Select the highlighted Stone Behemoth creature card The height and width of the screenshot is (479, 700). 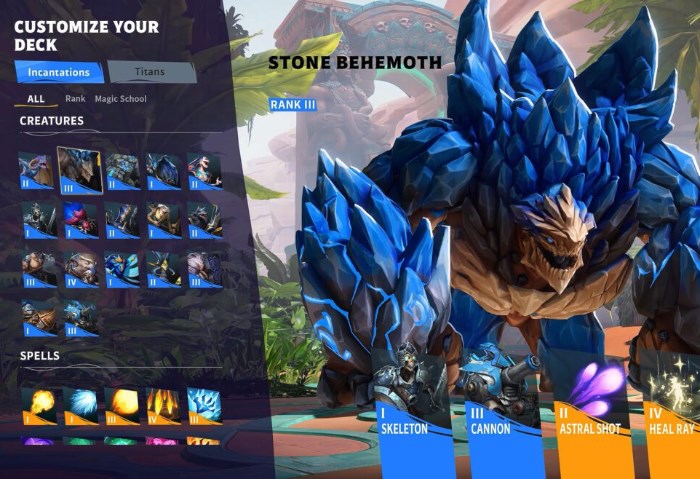point(80,170)
